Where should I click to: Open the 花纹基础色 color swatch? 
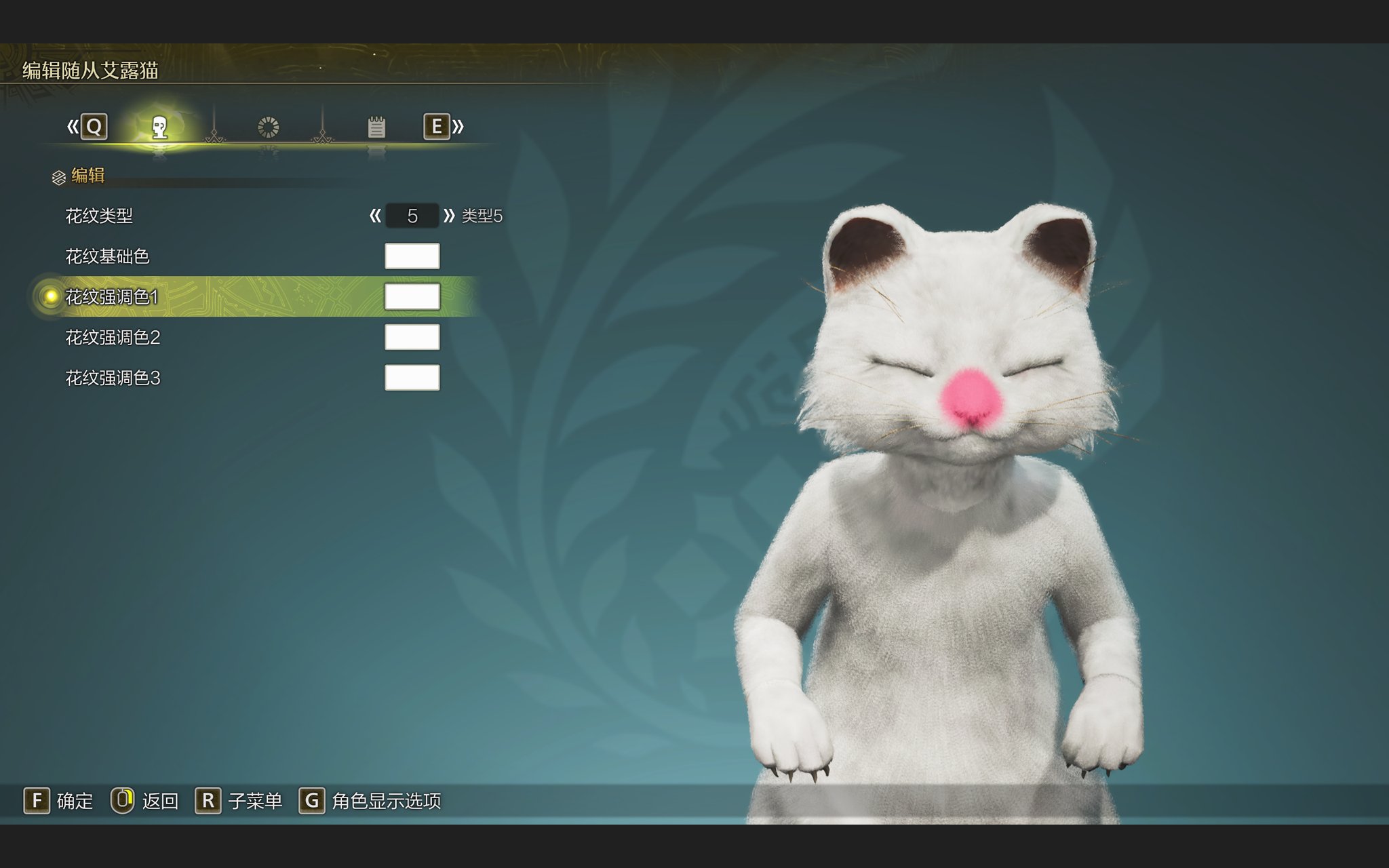coord(412,256)
